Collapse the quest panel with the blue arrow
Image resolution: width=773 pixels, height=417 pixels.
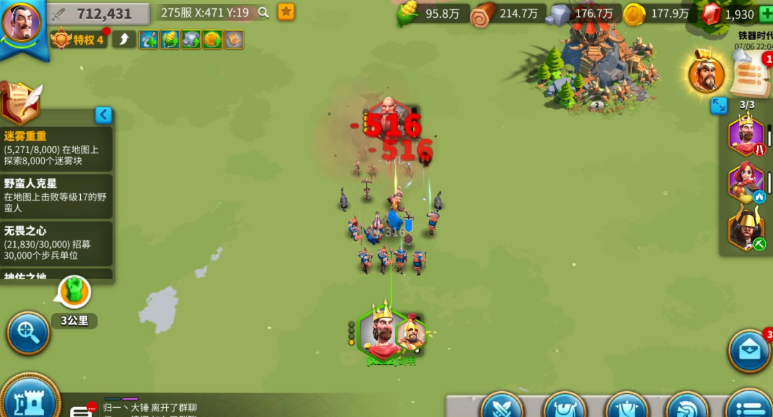pyautogui.click(x=103, y=115)
